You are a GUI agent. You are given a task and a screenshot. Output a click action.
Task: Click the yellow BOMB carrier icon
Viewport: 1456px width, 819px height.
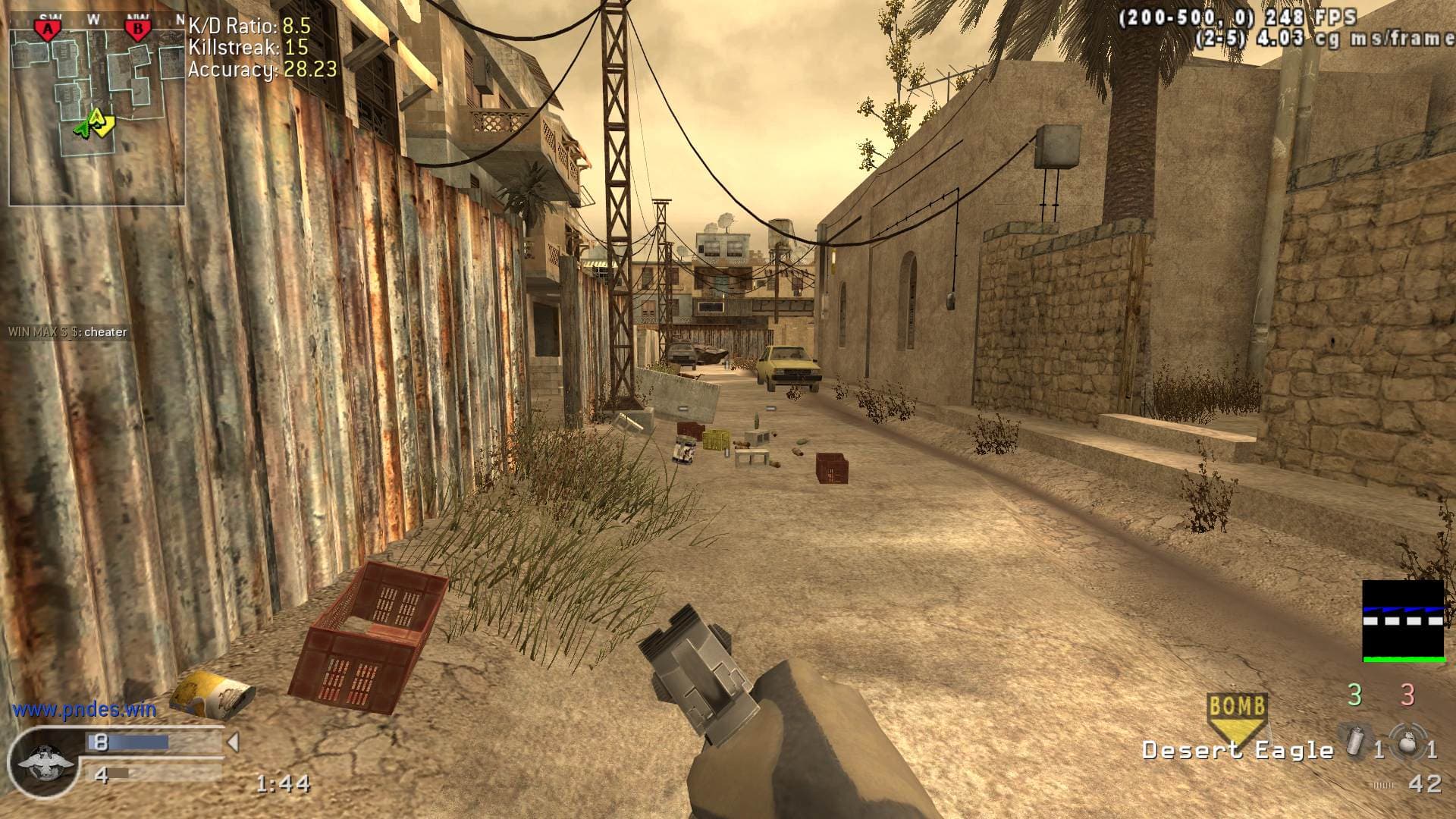[x=1237, y=714]
